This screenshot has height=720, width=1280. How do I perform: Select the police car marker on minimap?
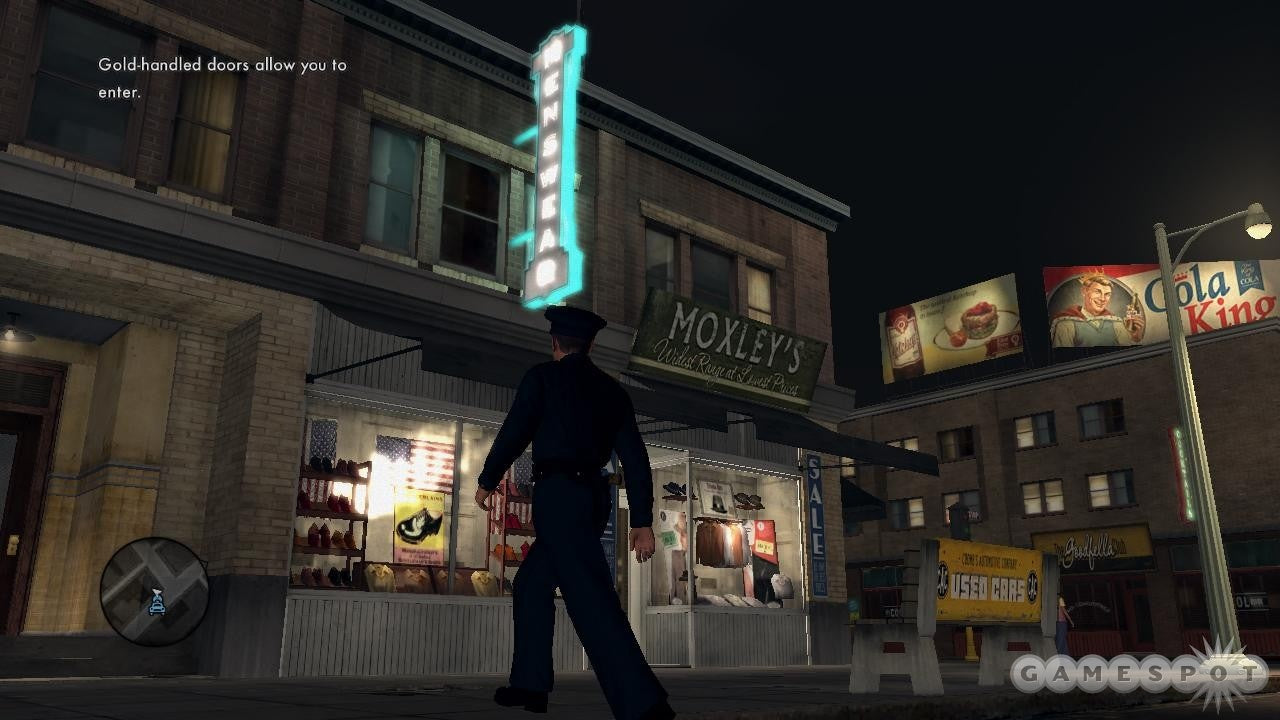click(x=156, y=601)
